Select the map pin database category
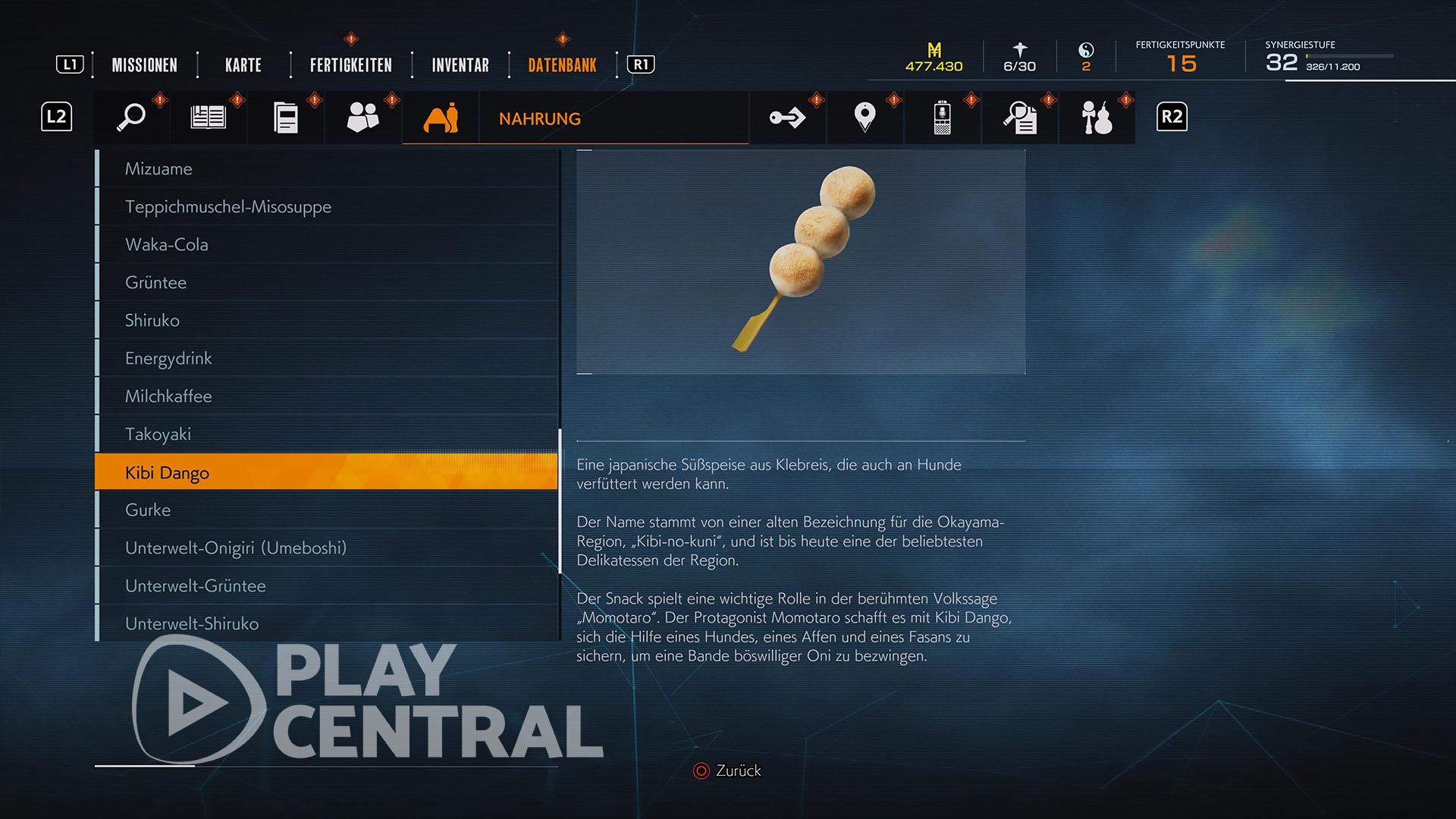 click(864, 118)
